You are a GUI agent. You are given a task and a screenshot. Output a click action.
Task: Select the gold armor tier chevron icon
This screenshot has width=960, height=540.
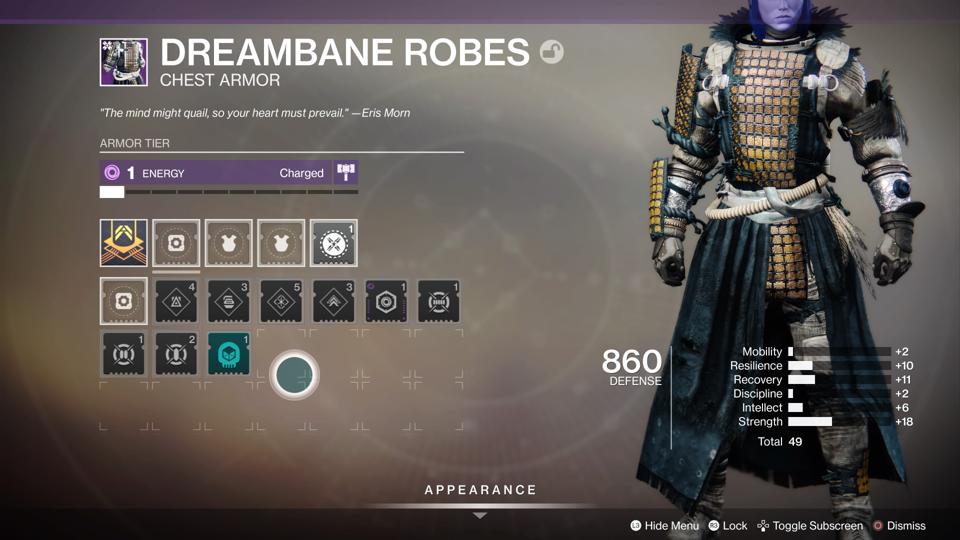pyautogui.click(x=124, y=243)
